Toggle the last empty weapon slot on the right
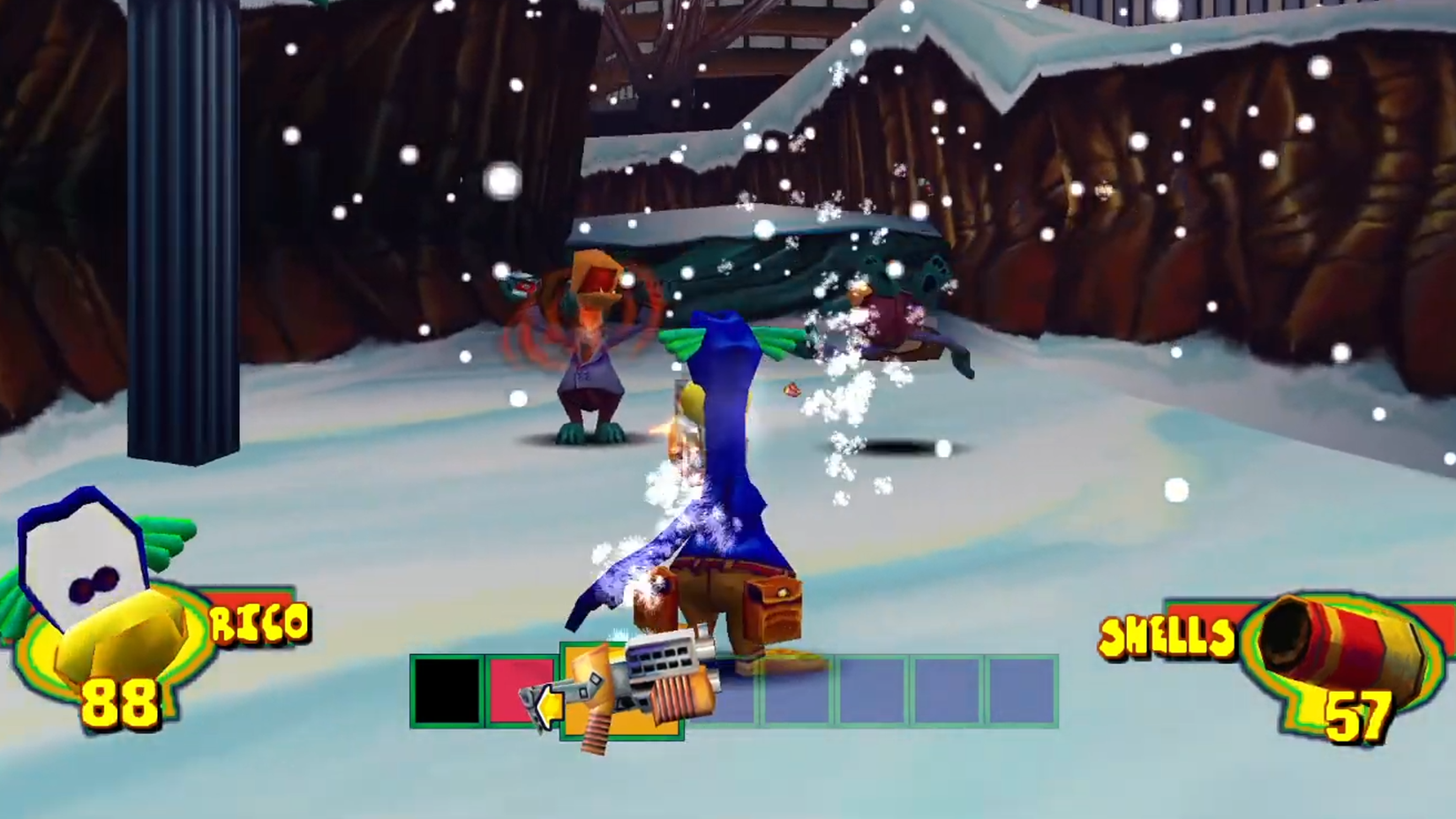Viewport: 1456px width, 819px height. tap(1024, 693)
